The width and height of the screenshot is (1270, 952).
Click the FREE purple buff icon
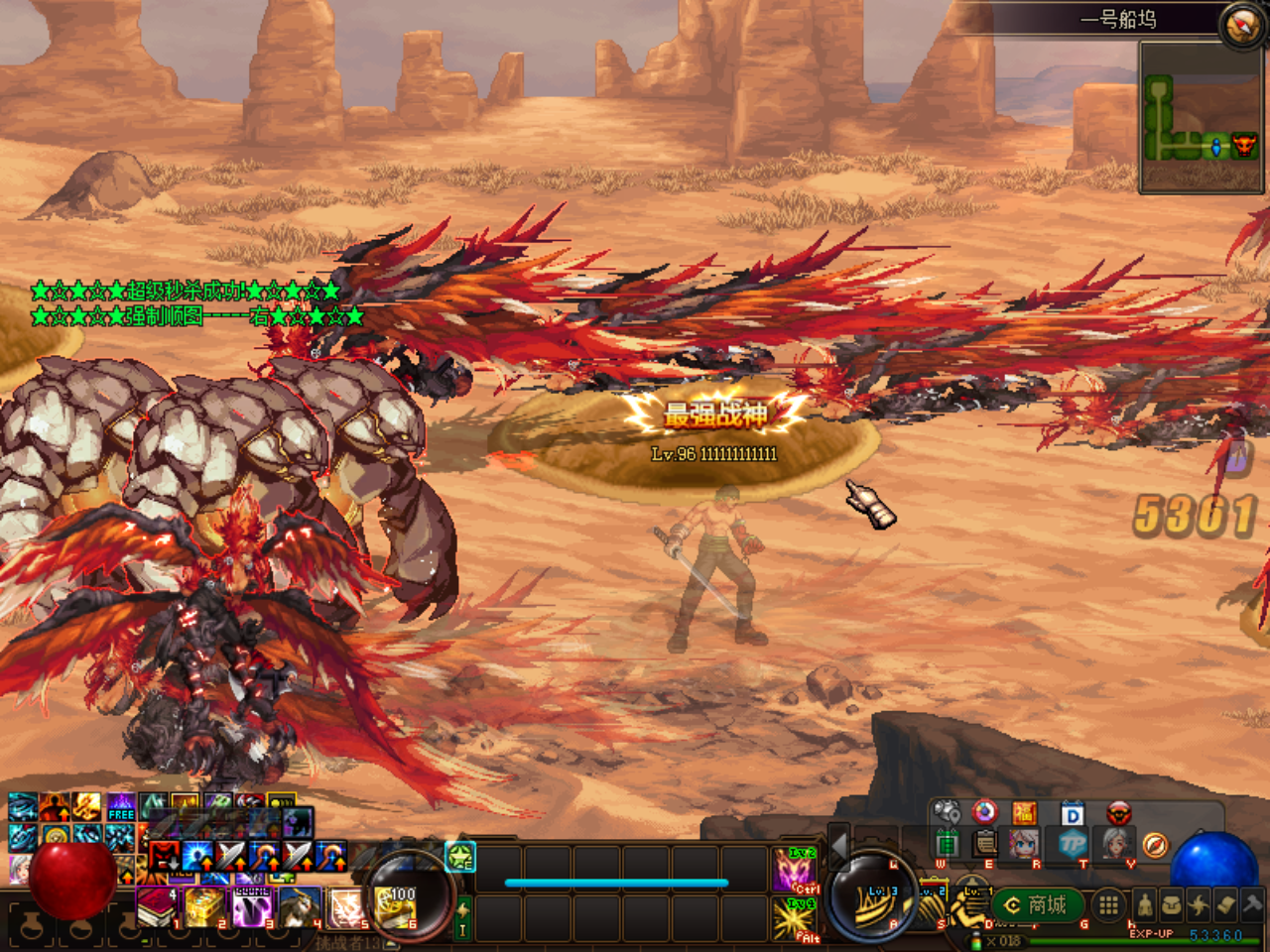tap(121, 807)
